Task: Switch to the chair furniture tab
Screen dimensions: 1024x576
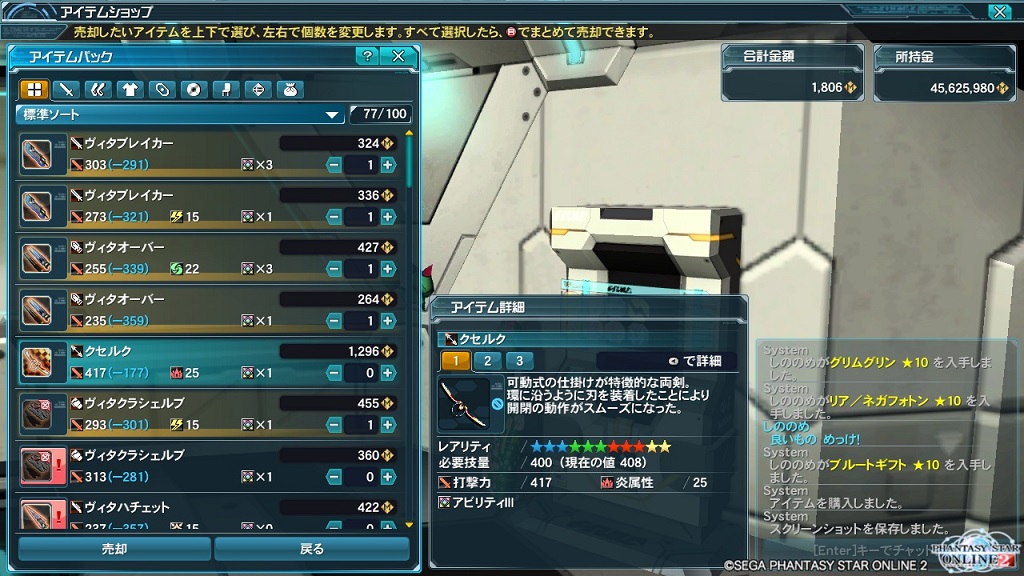Action: pyautogui.click(x=226, y=89)
